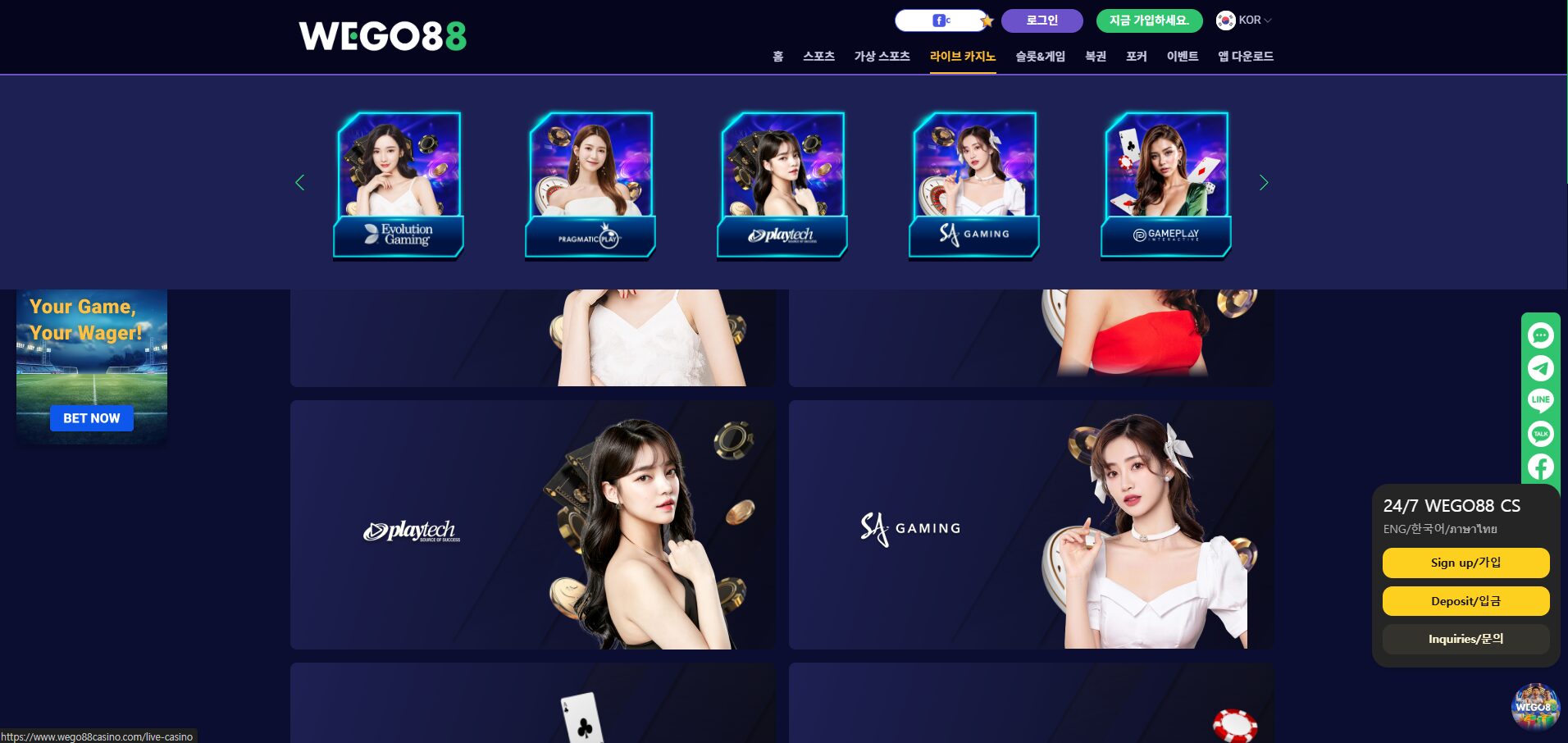Open the Telegram contact icon
Image resolution: width=1568 pixels, height=743 pixels.
click(1540, 368)
